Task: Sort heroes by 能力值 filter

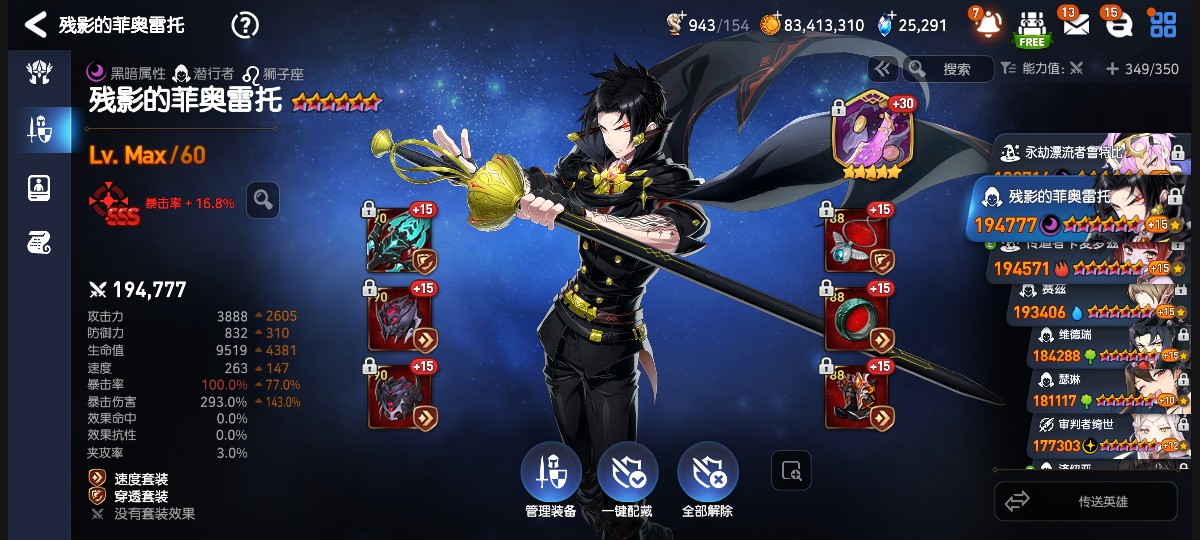Action: click(x=1042, y=69)
